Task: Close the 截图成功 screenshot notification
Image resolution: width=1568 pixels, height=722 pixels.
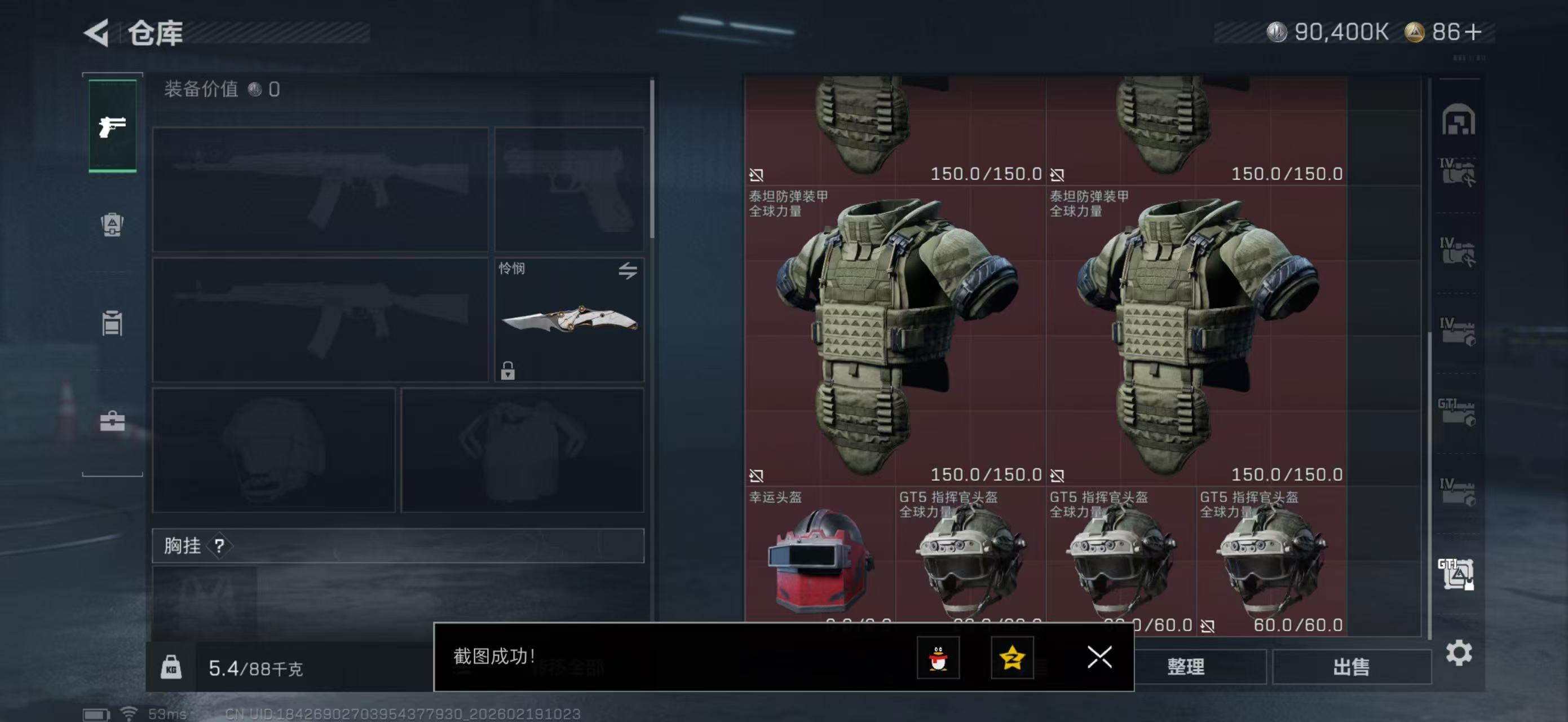Action: click(x=1099, y=657)
